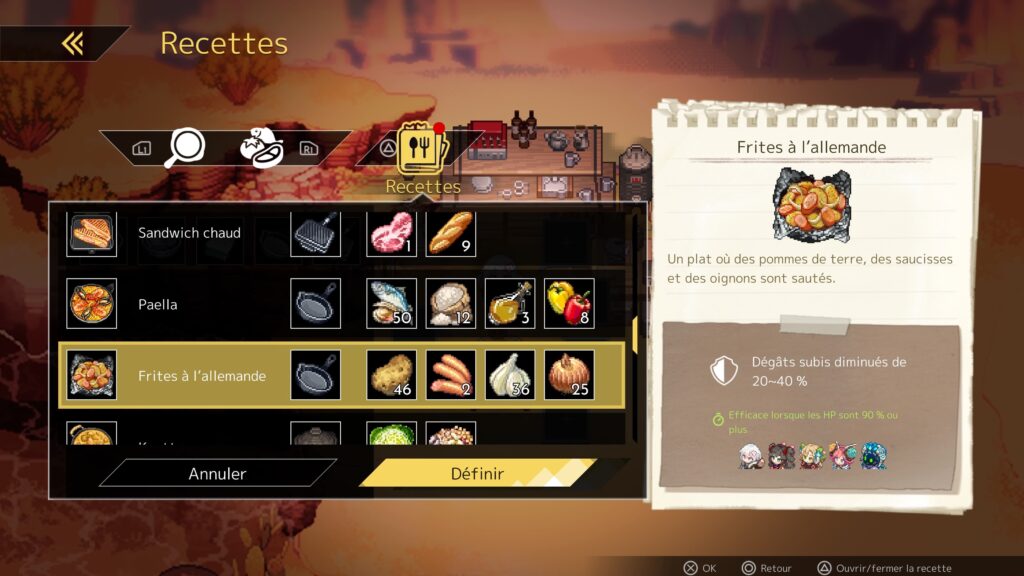This screenshot has height=576, width=1024.
Task: Cancel with the Annuler button
Action: click(x=217, y=473)
